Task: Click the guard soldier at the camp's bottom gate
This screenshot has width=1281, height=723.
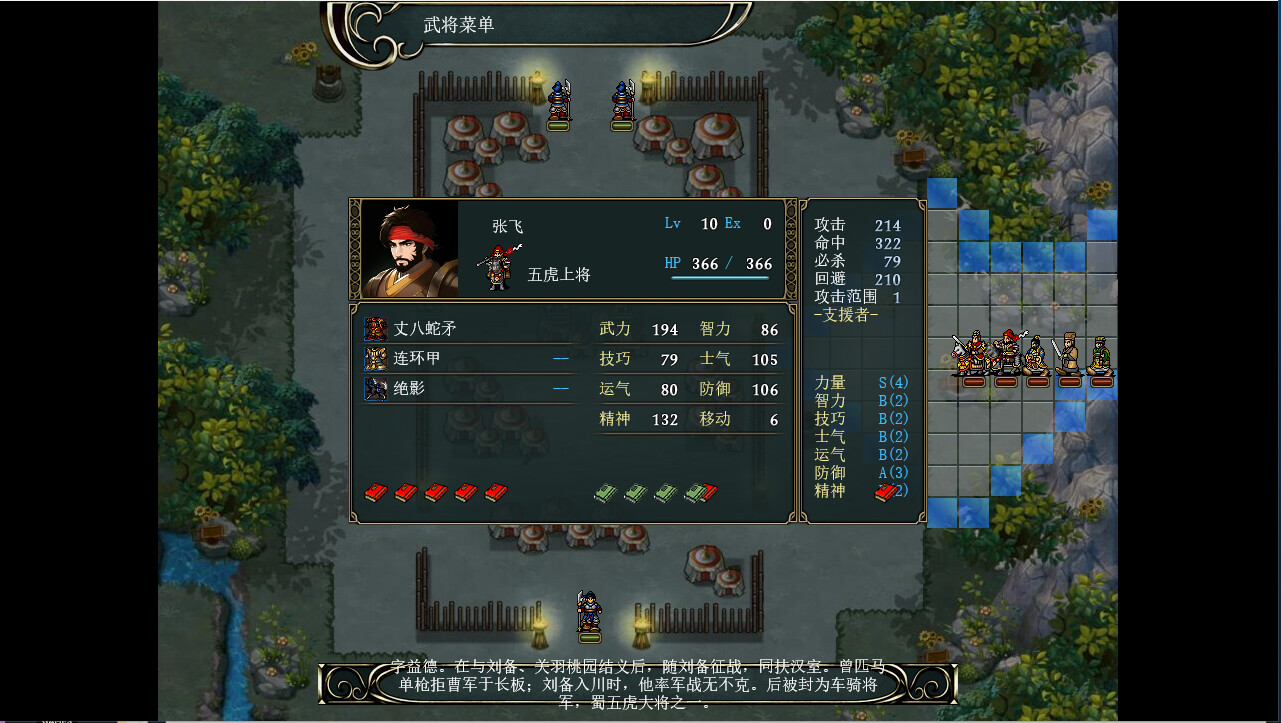Action: [590, 610]
